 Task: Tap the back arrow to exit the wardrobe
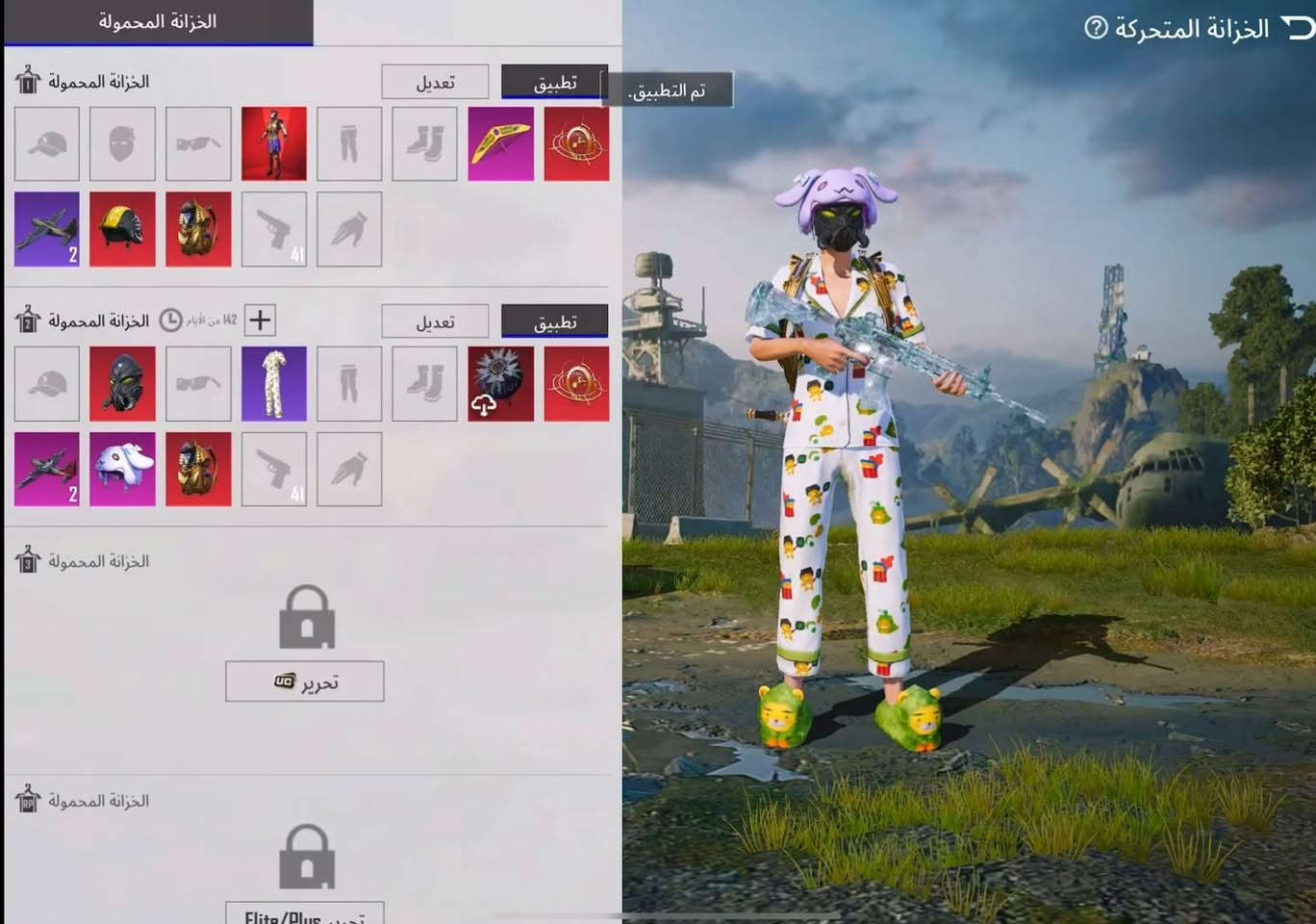pyautogui.click(x=1298, y=29)
